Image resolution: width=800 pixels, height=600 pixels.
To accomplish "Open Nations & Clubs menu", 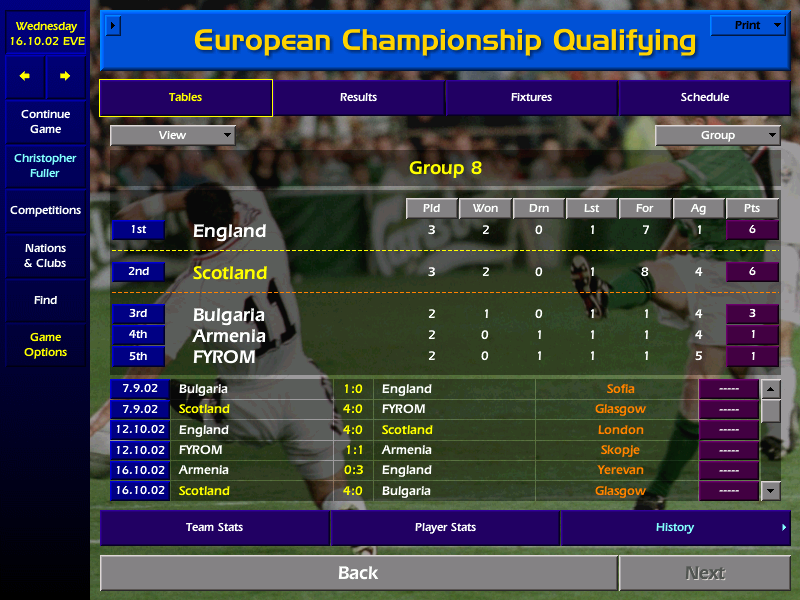I will pos(45,256).
